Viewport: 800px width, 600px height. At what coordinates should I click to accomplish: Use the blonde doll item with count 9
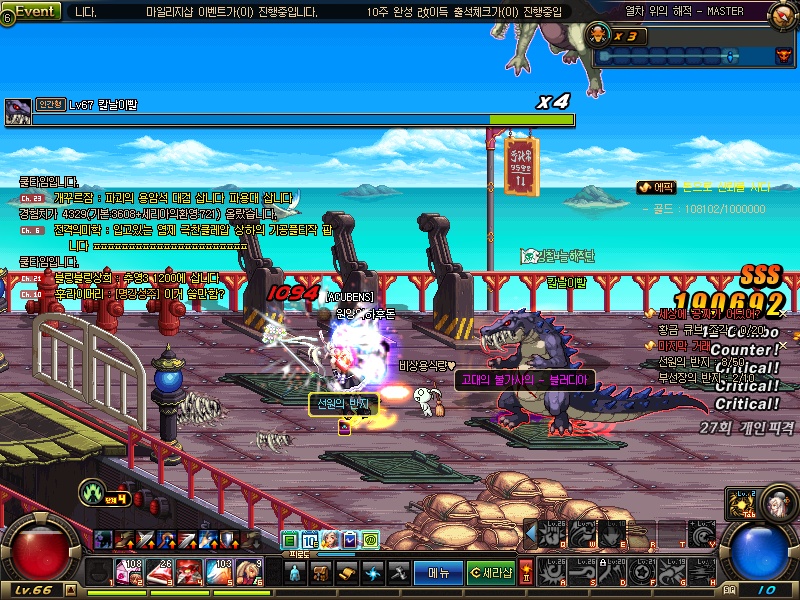pos(250,572)
